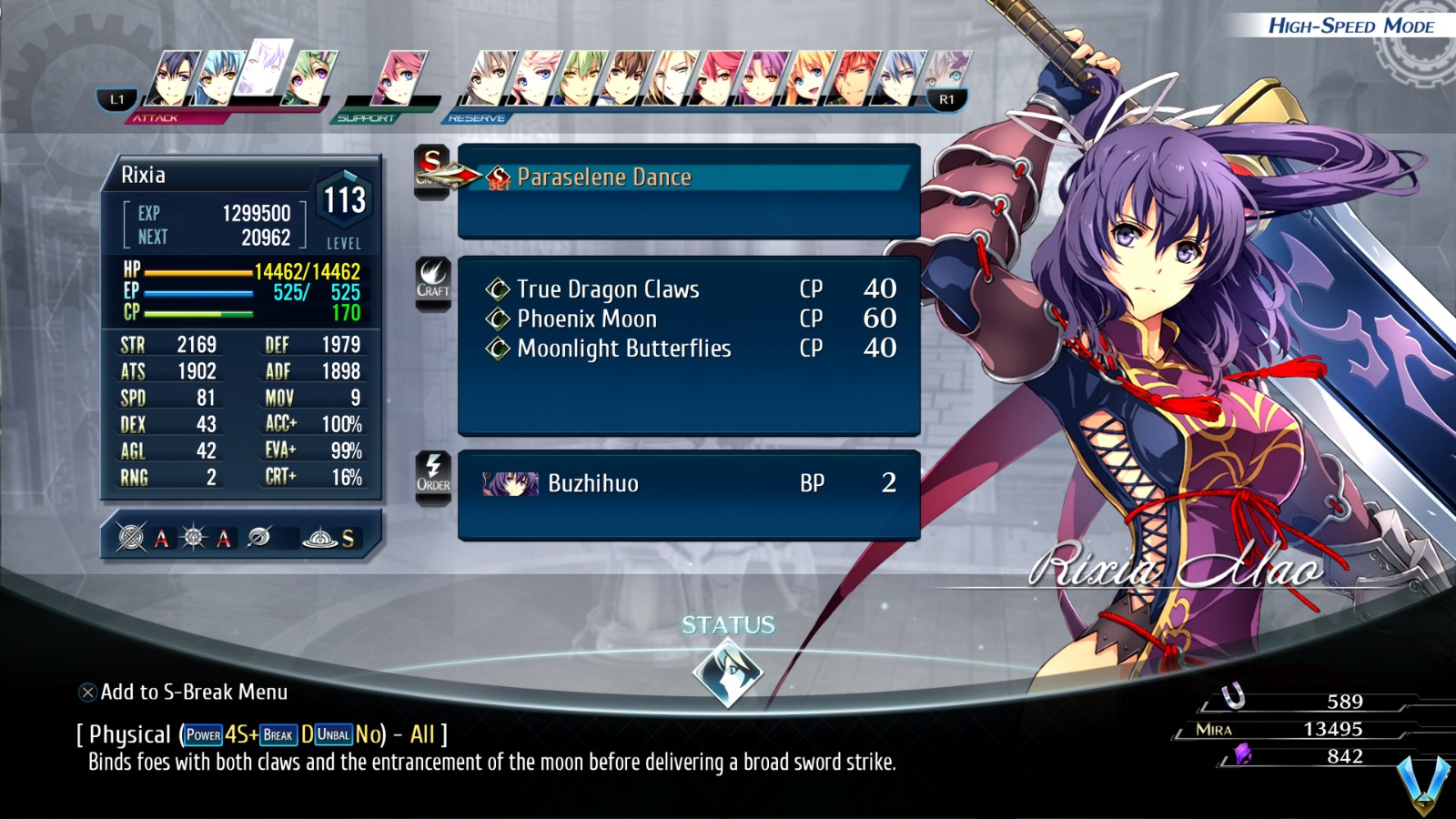
Task: Select the True Dragon Claws craft entry
Action: coord(607,288)
